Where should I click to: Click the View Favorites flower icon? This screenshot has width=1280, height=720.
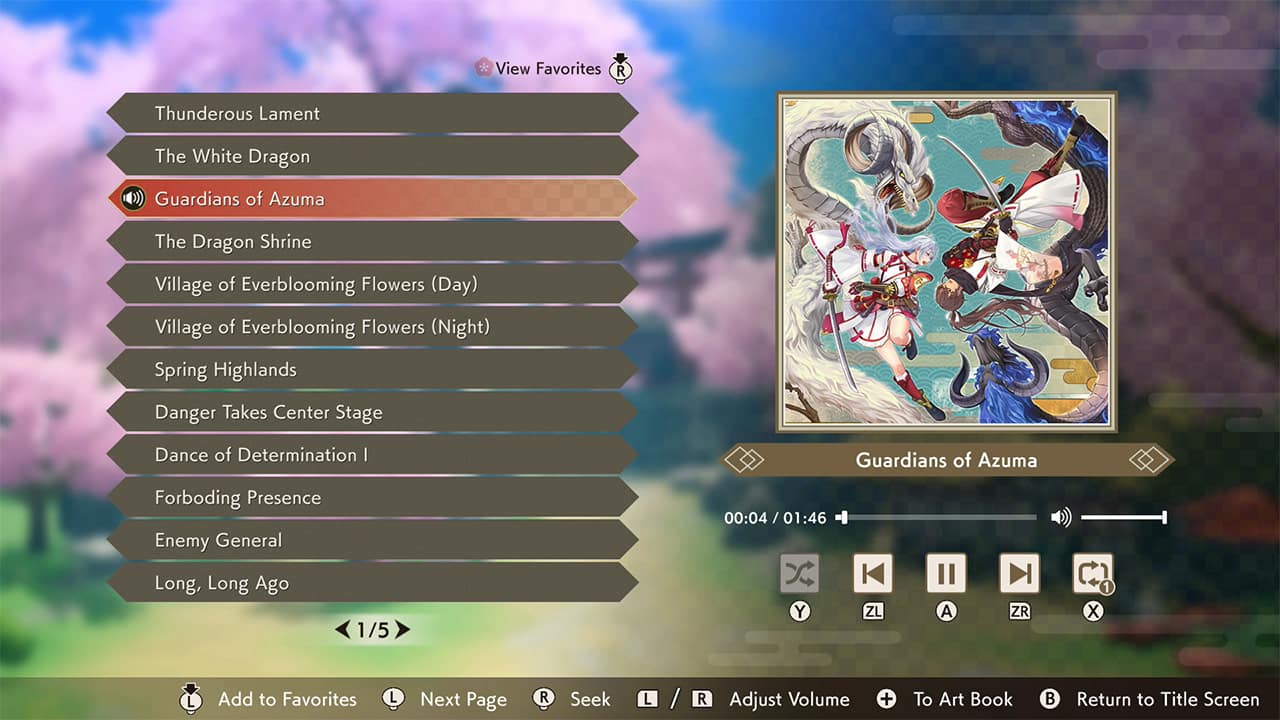(x=483, y=68)
